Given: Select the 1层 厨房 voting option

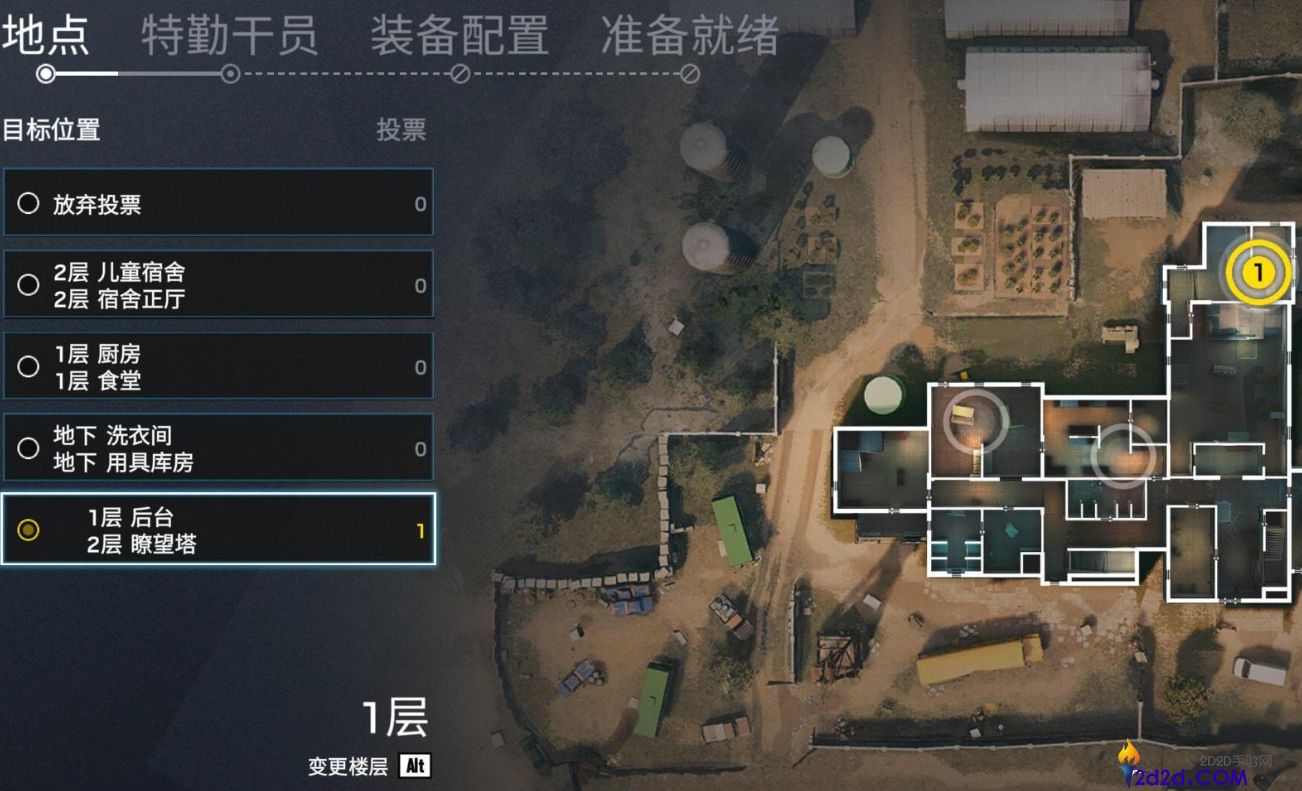Looking at the screenshot, I should coord(28,366).
